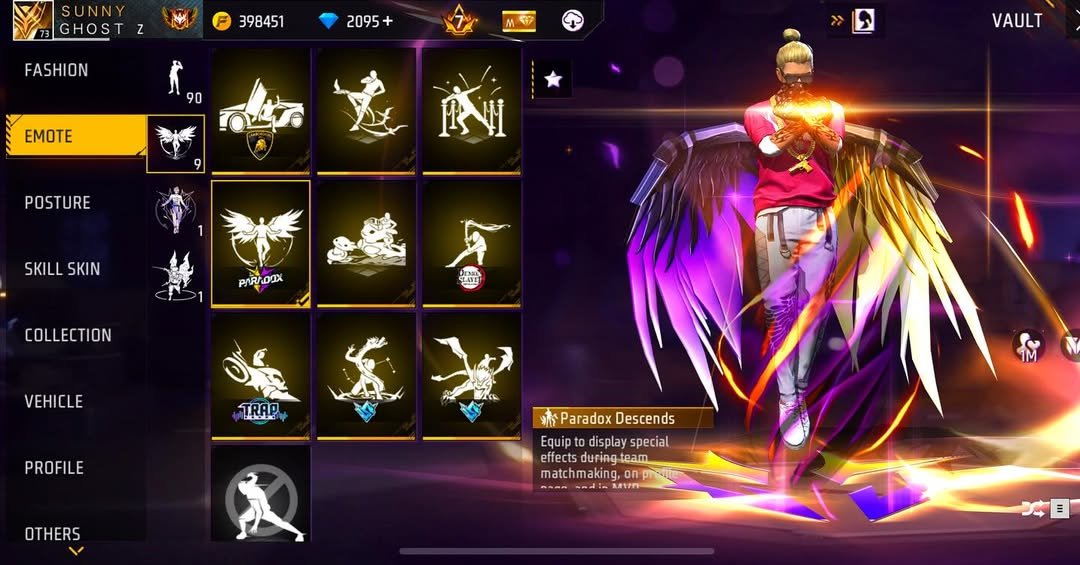Click the shuffle arrows icon
Image resolution: width=1080 pixels, height=565 pixels.
tap(1031, 509)
